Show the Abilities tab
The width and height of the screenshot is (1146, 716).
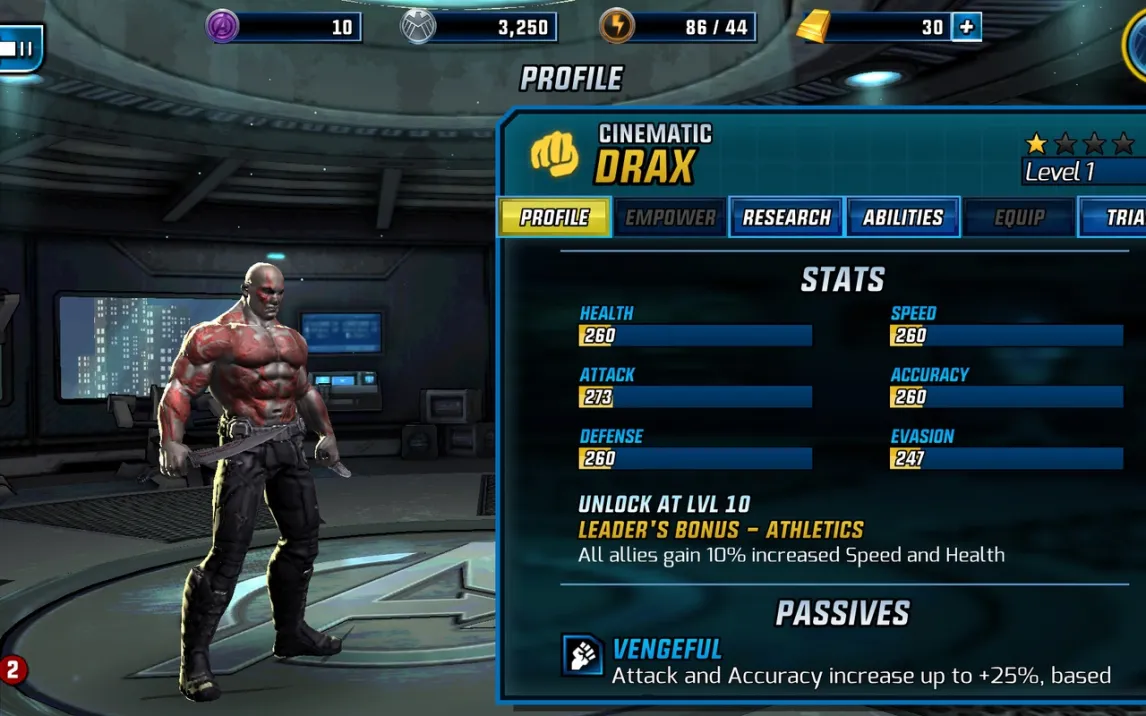(903, 217)
